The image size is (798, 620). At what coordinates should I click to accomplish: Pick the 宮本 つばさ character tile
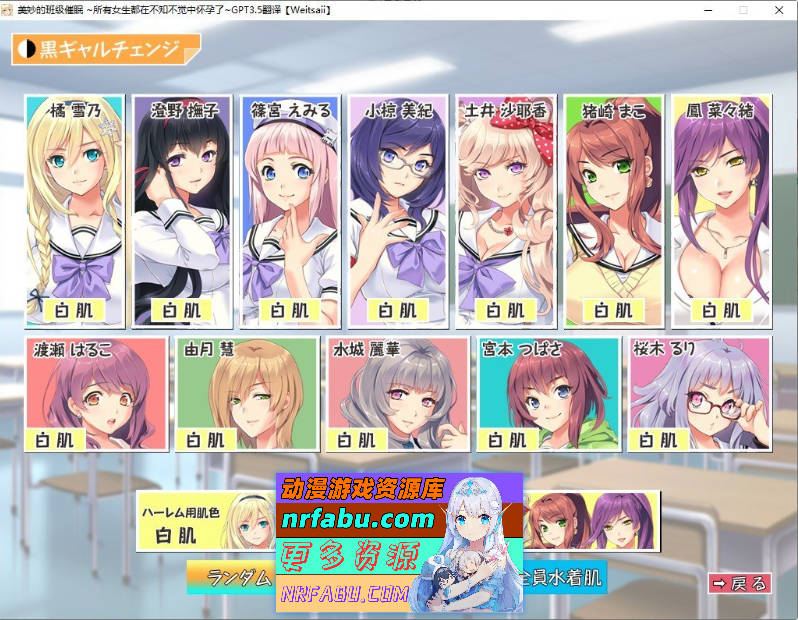(549, 394)
